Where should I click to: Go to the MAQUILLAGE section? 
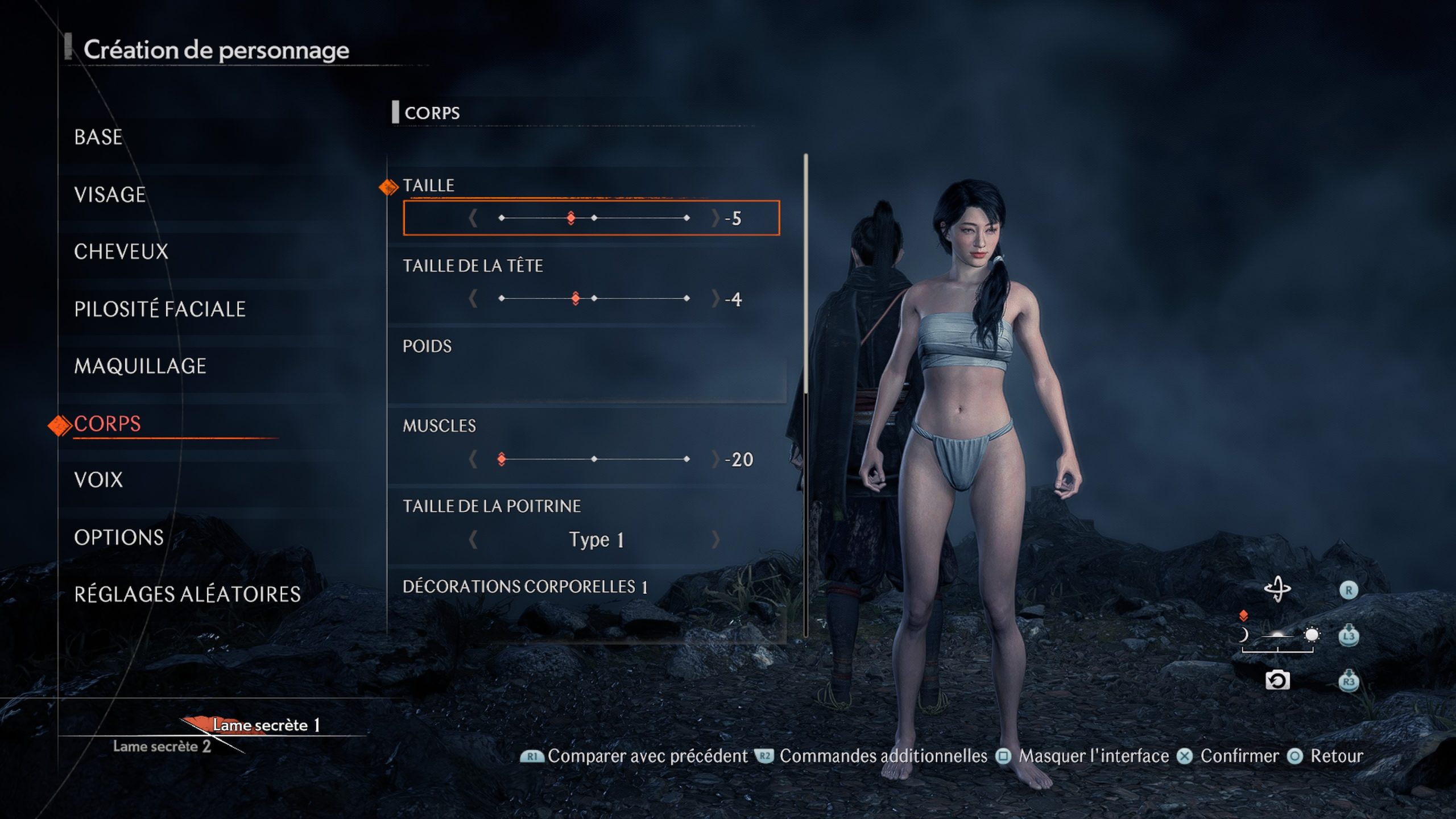tap(140, 366)
